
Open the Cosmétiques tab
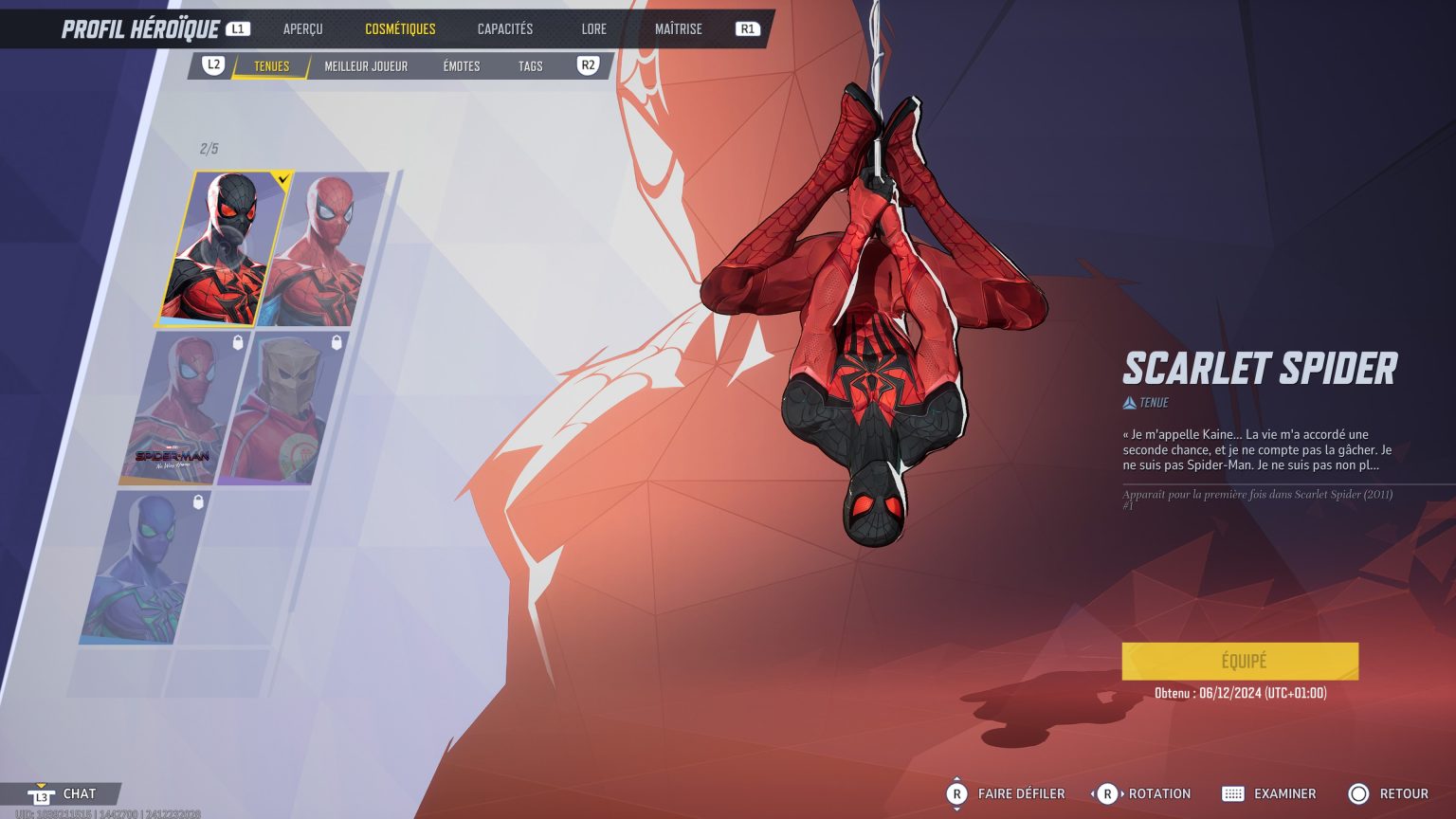pos(402,28)
